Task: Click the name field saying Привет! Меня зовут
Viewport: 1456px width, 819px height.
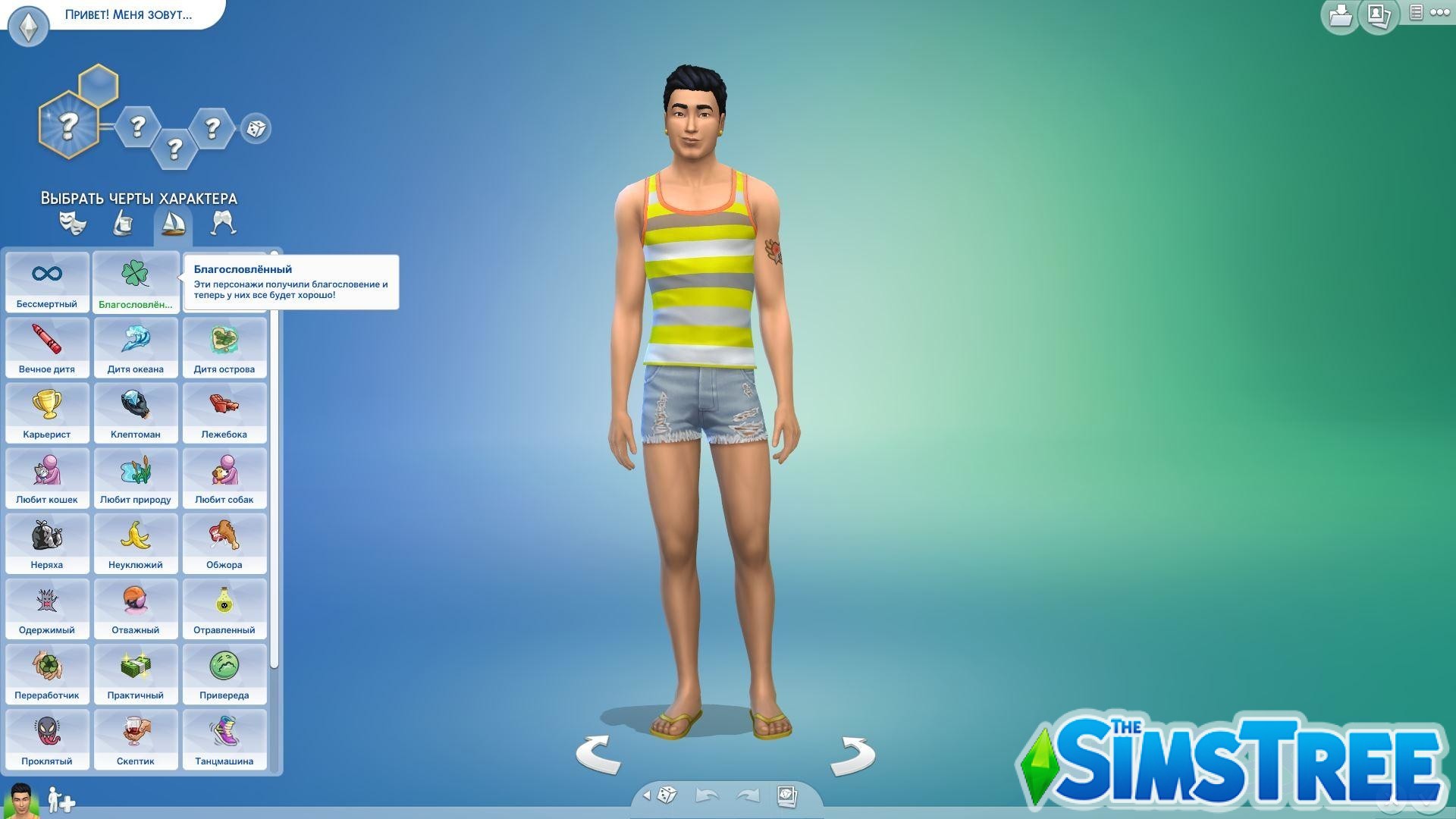Action: point(127,14)
